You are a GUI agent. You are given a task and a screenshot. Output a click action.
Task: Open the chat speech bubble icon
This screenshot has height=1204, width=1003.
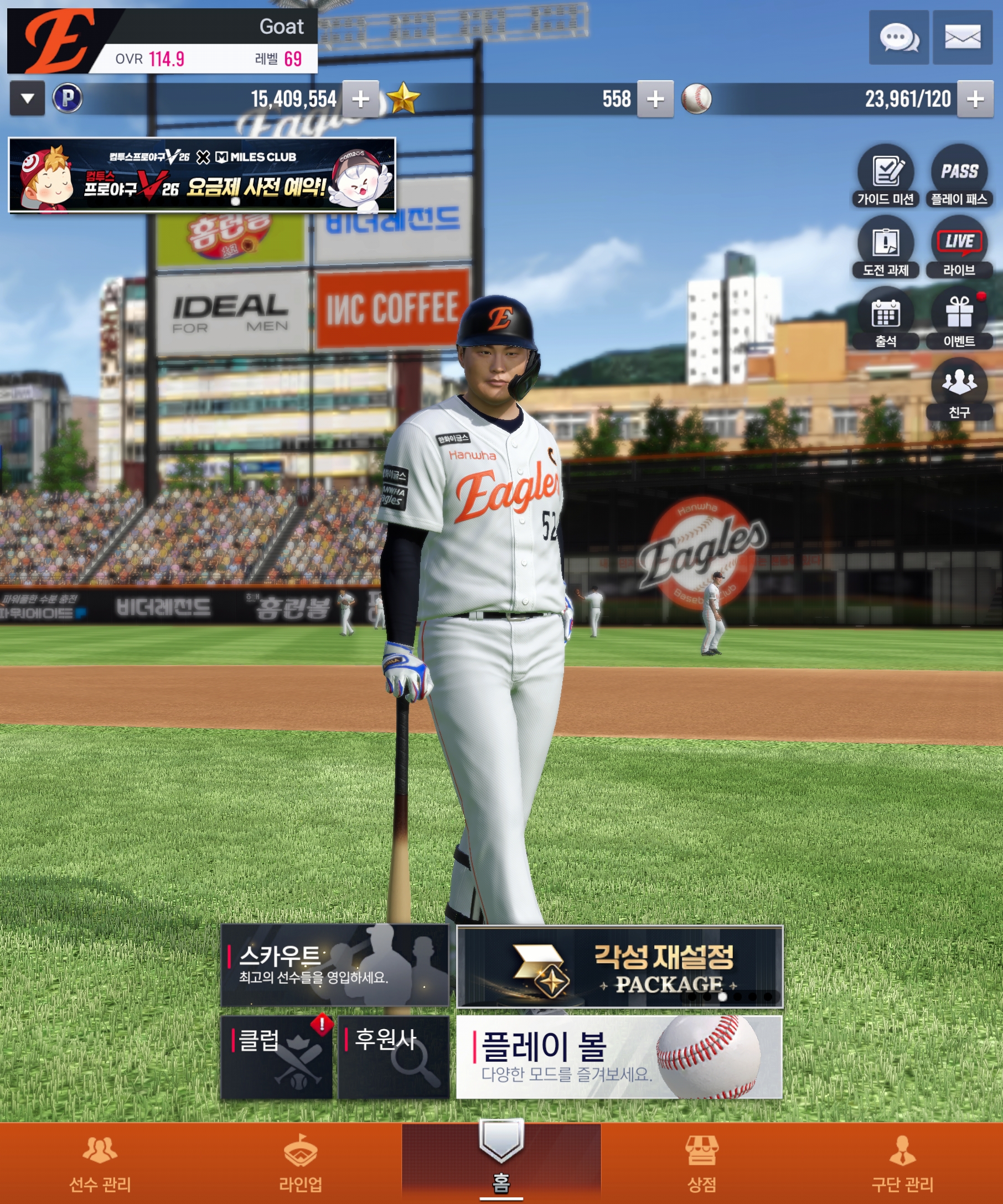tap(898, 38)
